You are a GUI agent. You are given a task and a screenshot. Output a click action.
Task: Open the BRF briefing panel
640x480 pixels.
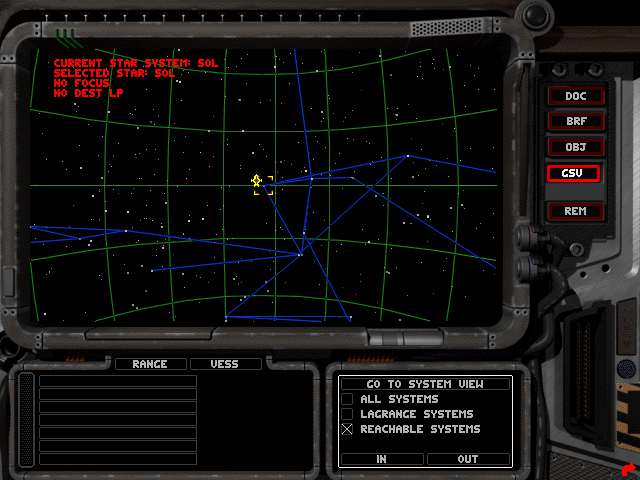(574, 121)
